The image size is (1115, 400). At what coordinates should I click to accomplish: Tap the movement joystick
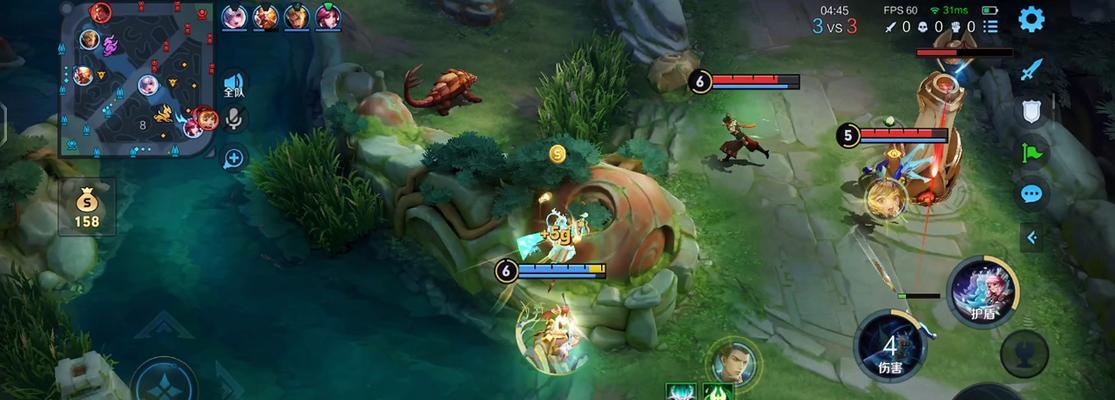tap(165, 383)
